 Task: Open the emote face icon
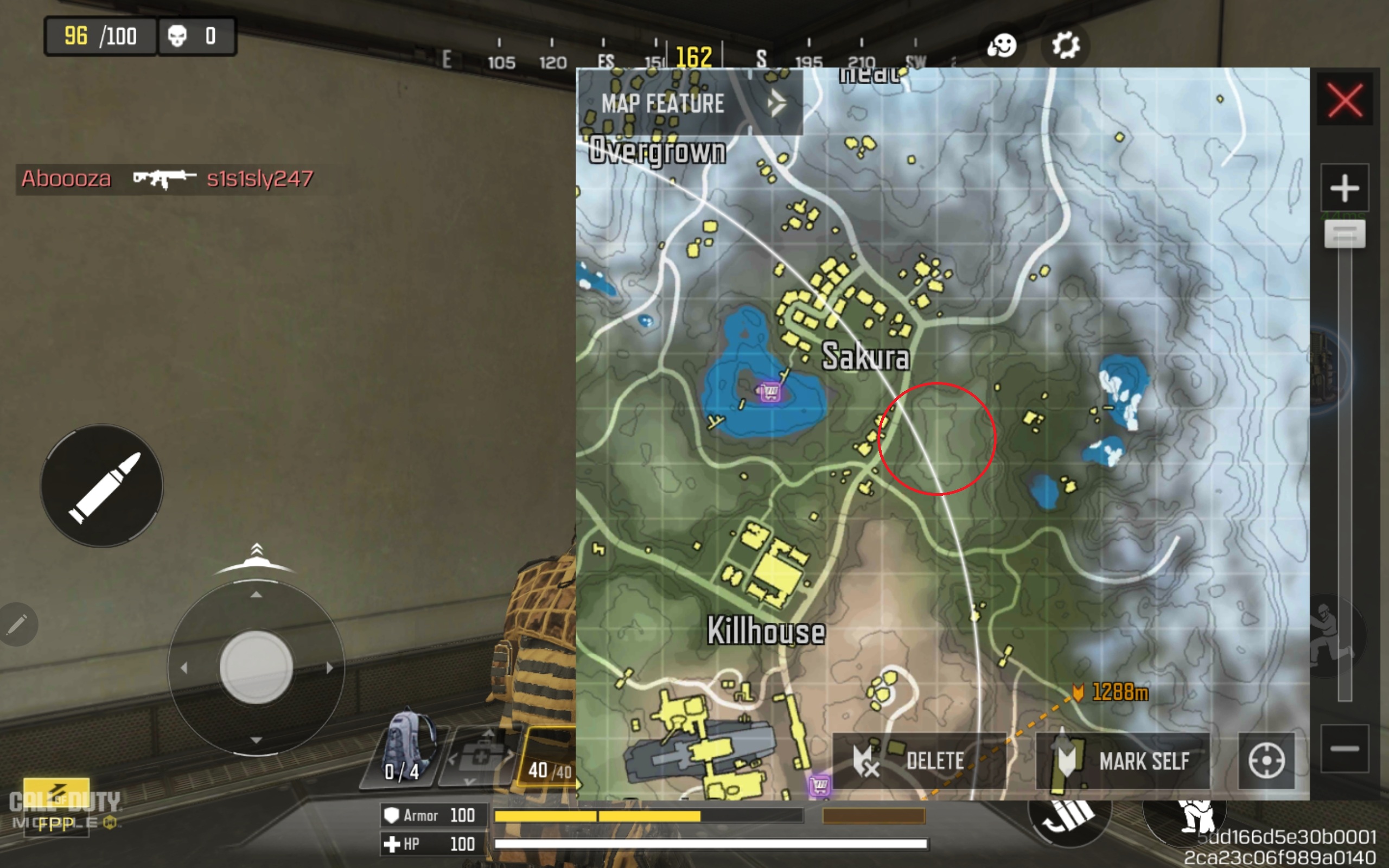(1002, 46)
